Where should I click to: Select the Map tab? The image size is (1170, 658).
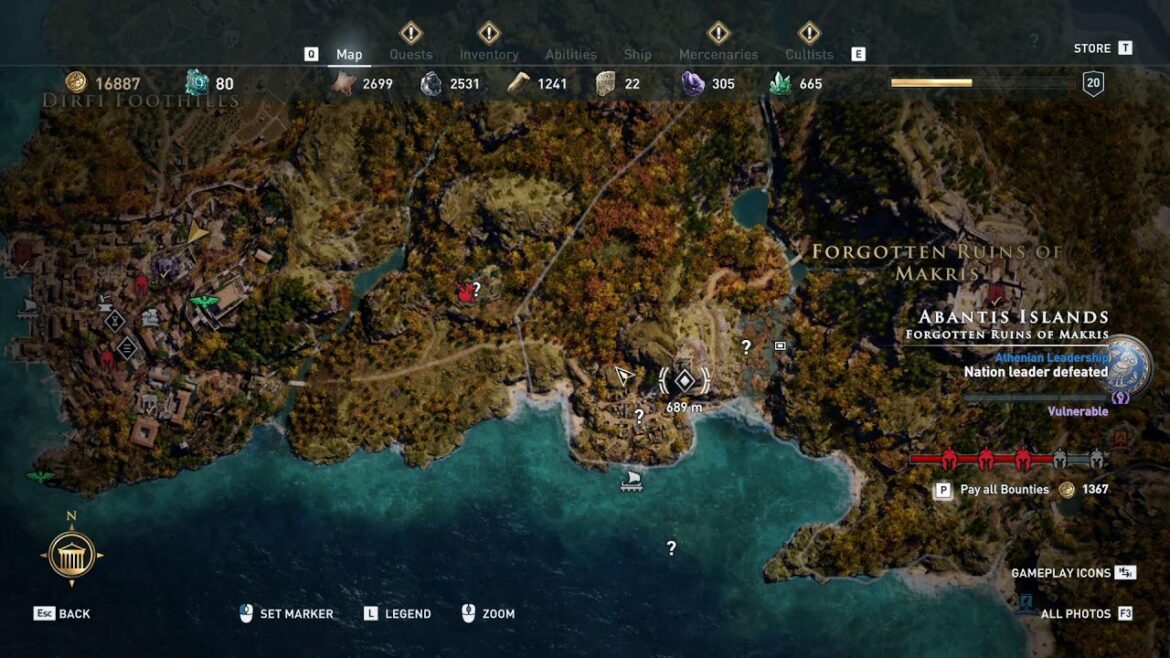coord(349,54)
